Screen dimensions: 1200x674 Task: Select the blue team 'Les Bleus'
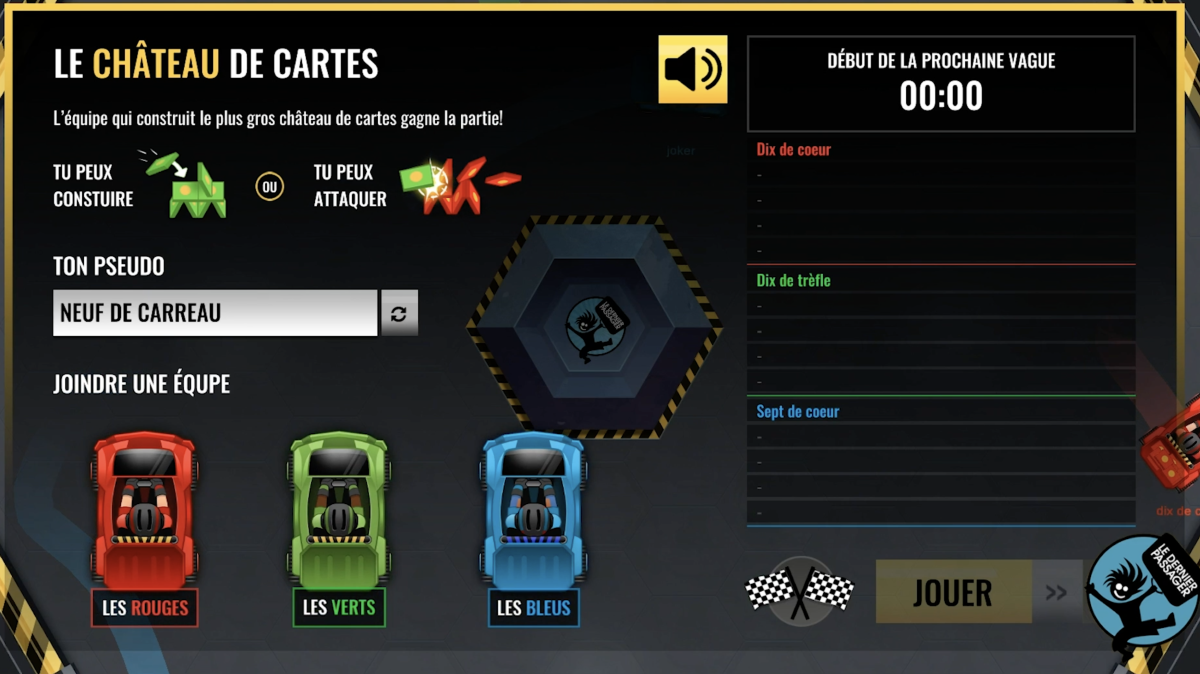(534, 608)
